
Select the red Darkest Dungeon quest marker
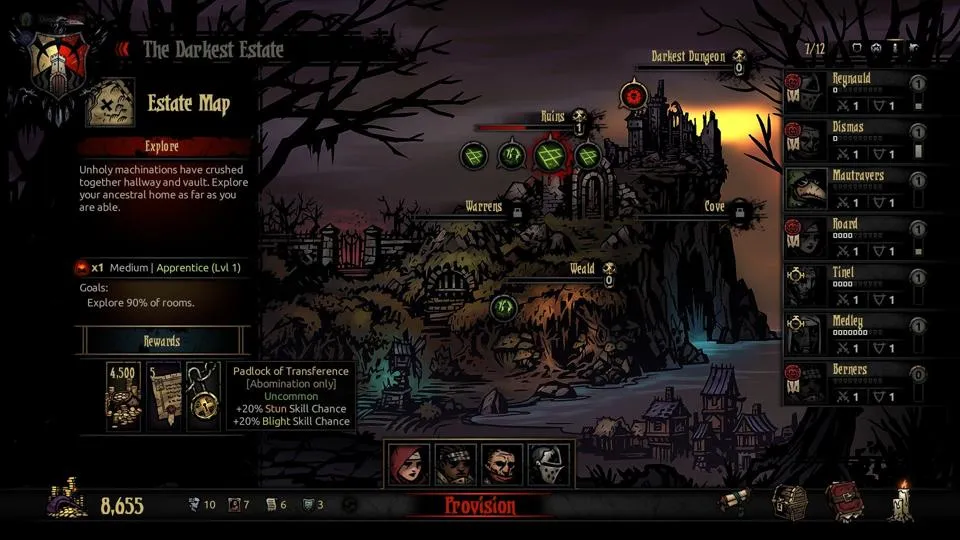(632, 96)
